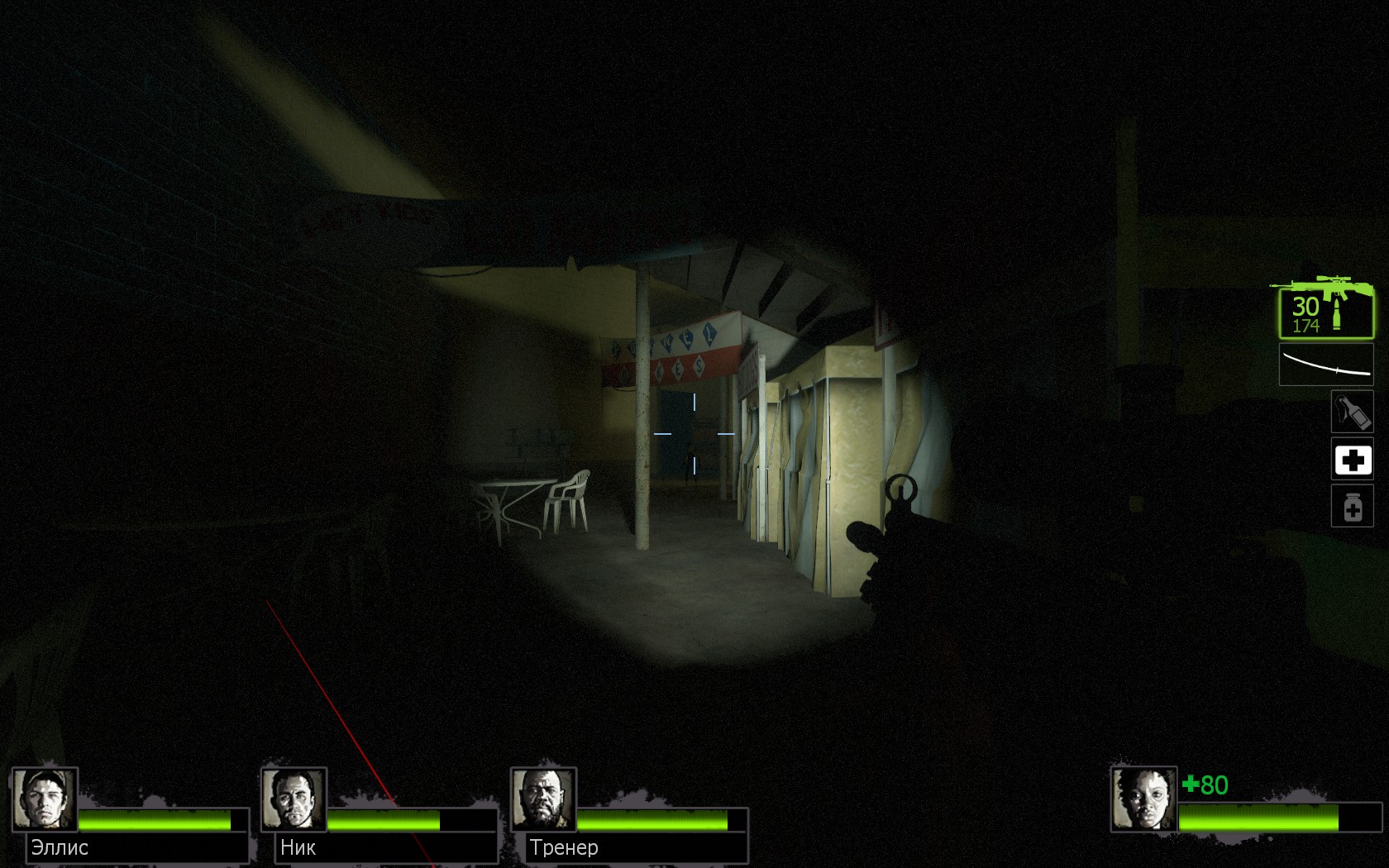Choose the Molotov bottle throwable slot

(x=1352, y=412)
